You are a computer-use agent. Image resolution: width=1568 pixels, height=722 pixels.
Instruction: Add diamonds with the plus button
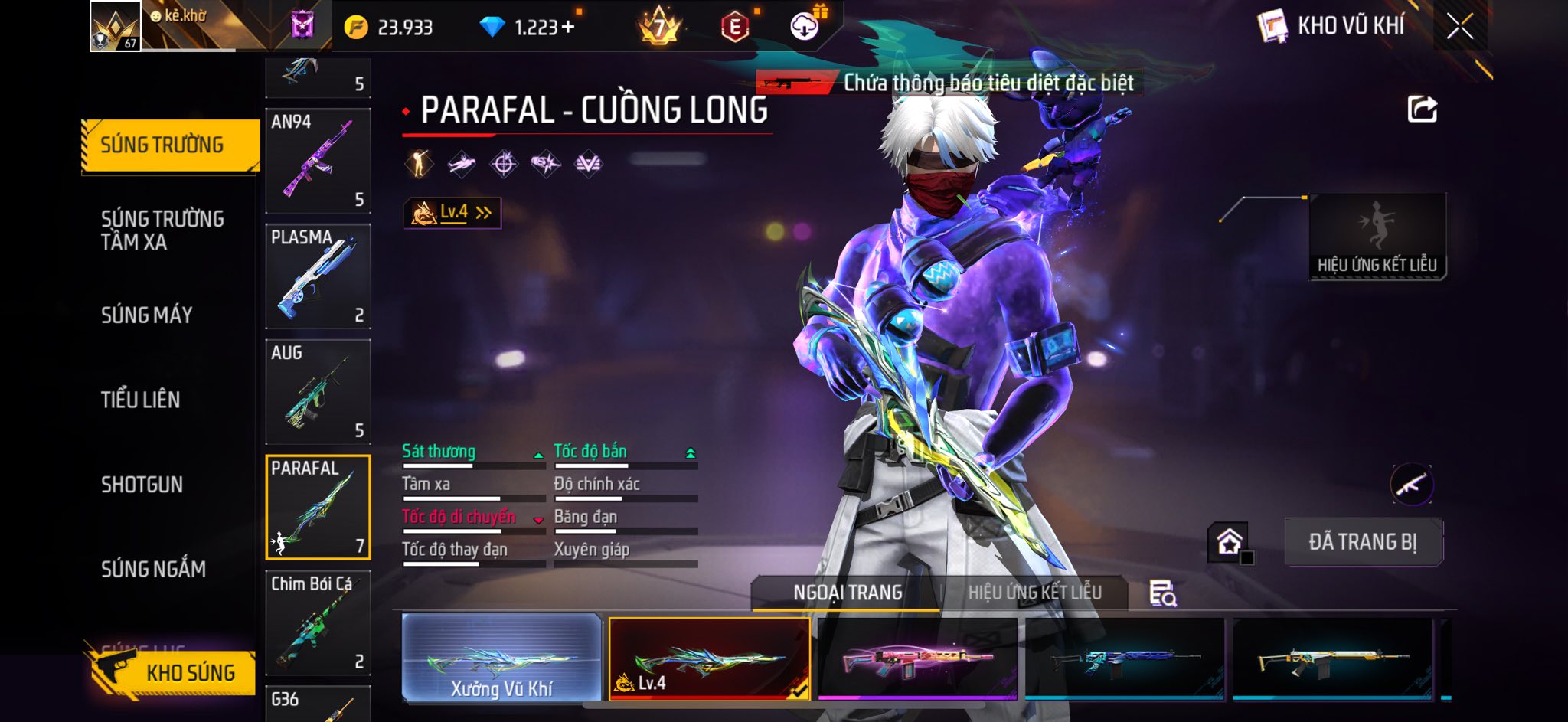[567, 28]
